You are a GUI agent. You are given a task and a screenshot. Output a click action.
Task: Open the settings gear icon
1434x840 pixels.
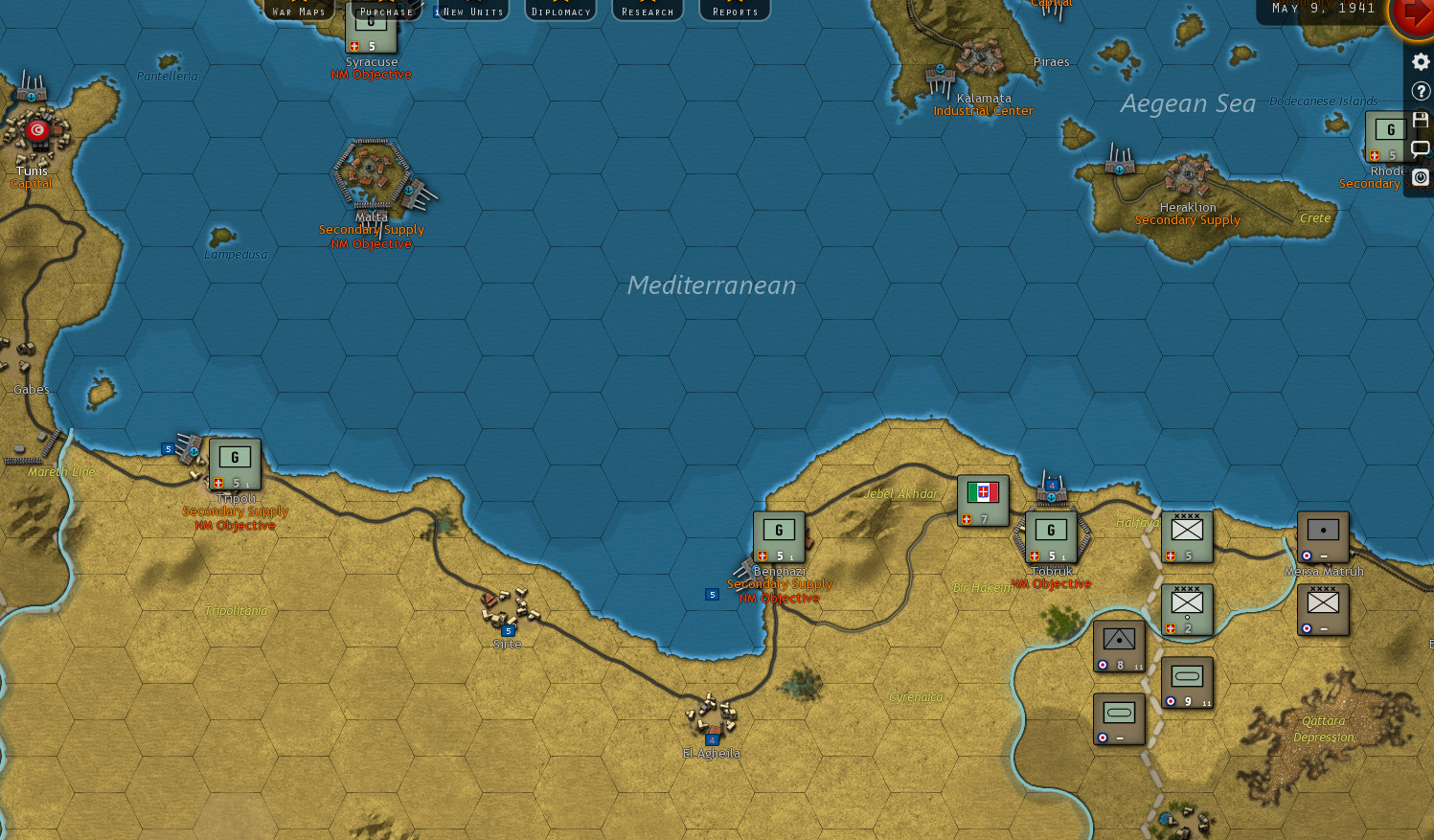(x=1421, y=61)
